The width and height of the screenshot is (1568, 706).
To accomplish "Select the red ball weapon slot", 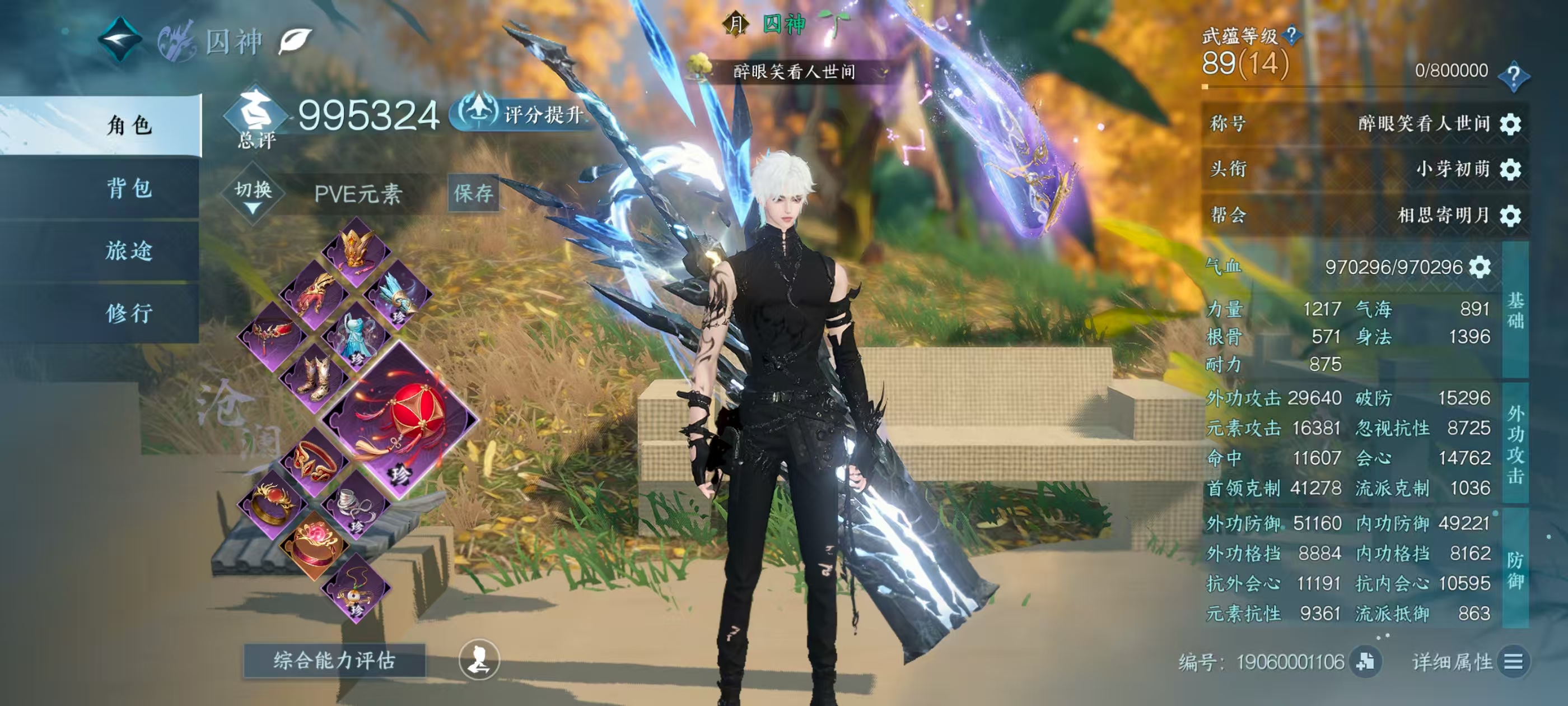I will point(401,420).
